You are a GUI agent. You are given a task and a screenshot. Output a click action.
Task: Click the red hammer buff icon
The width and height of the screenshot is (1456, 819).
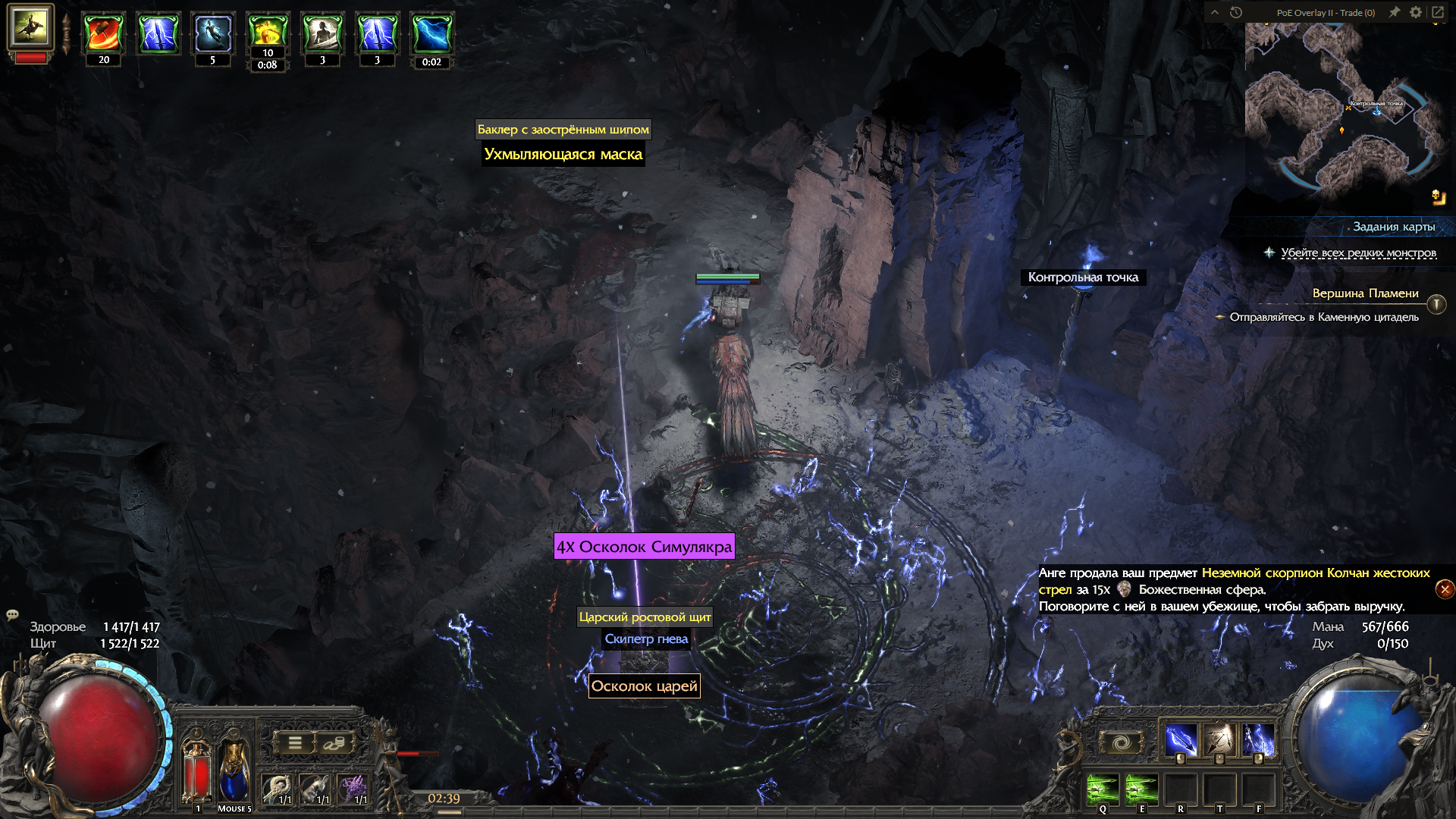(x=104, y=34)
